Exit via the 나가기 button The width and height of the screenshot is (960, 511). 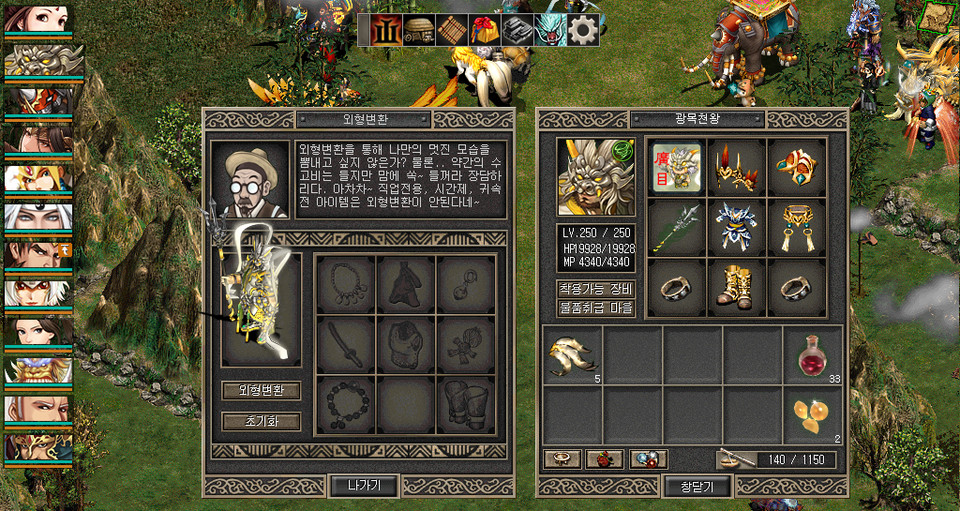pyautogui.click(x=364, y=486)
